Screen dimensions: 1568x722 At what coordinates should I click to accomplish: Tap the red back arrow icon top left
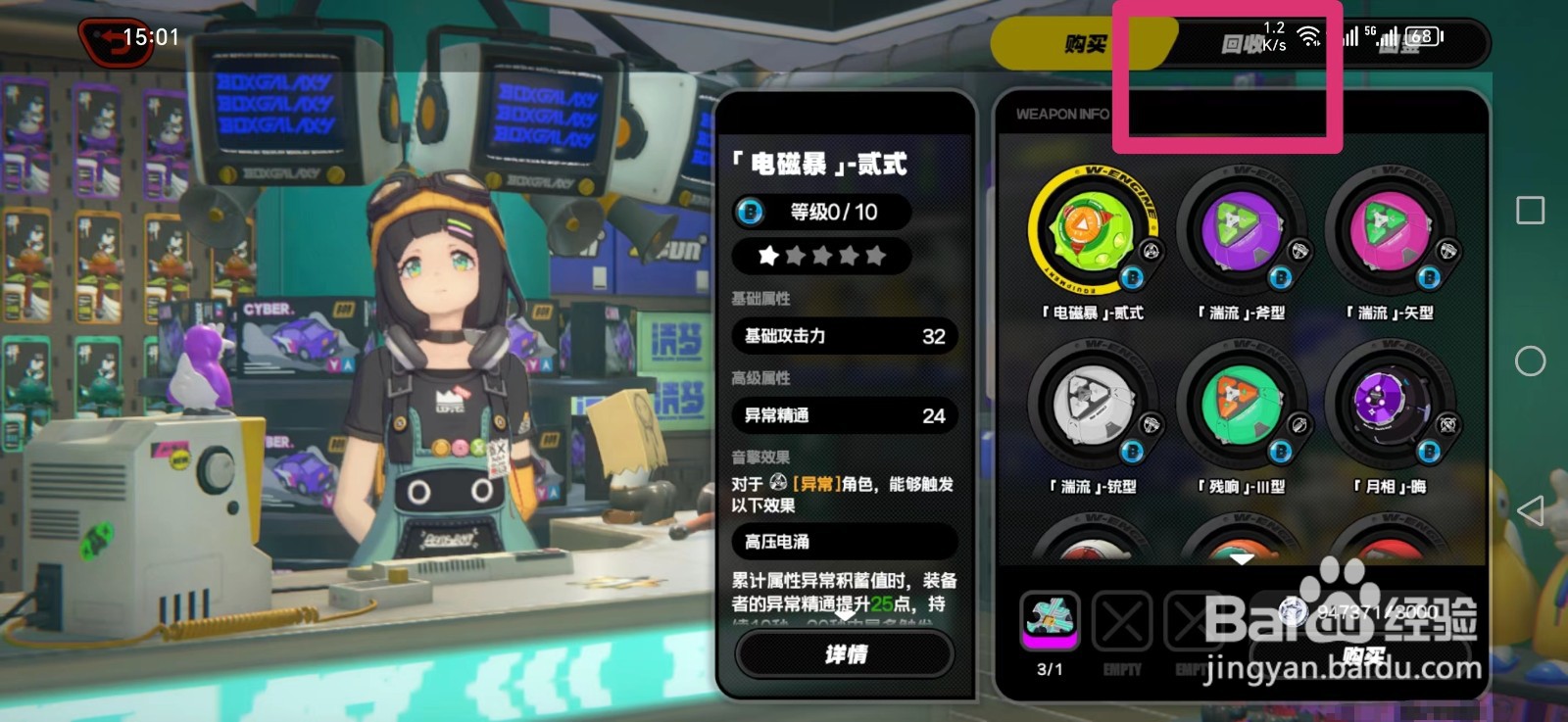[118, 41]
